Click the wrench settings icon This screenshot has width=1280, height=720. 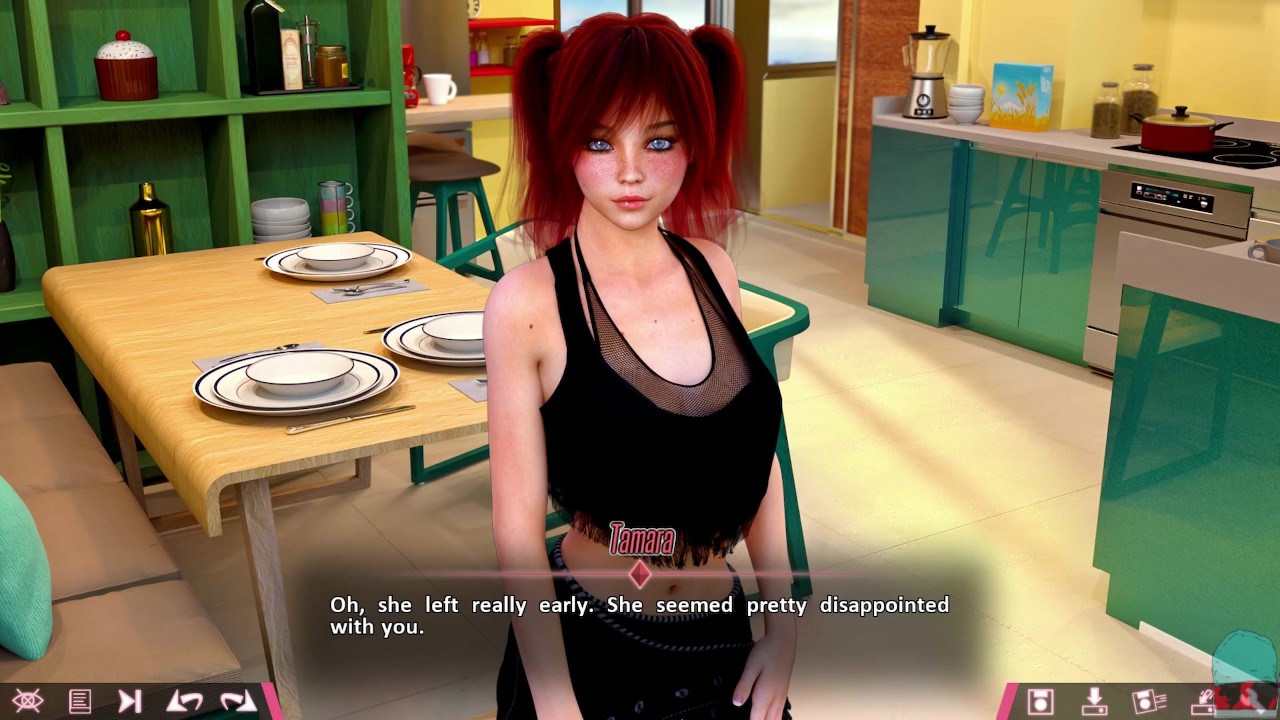[x=1256, y=701]
